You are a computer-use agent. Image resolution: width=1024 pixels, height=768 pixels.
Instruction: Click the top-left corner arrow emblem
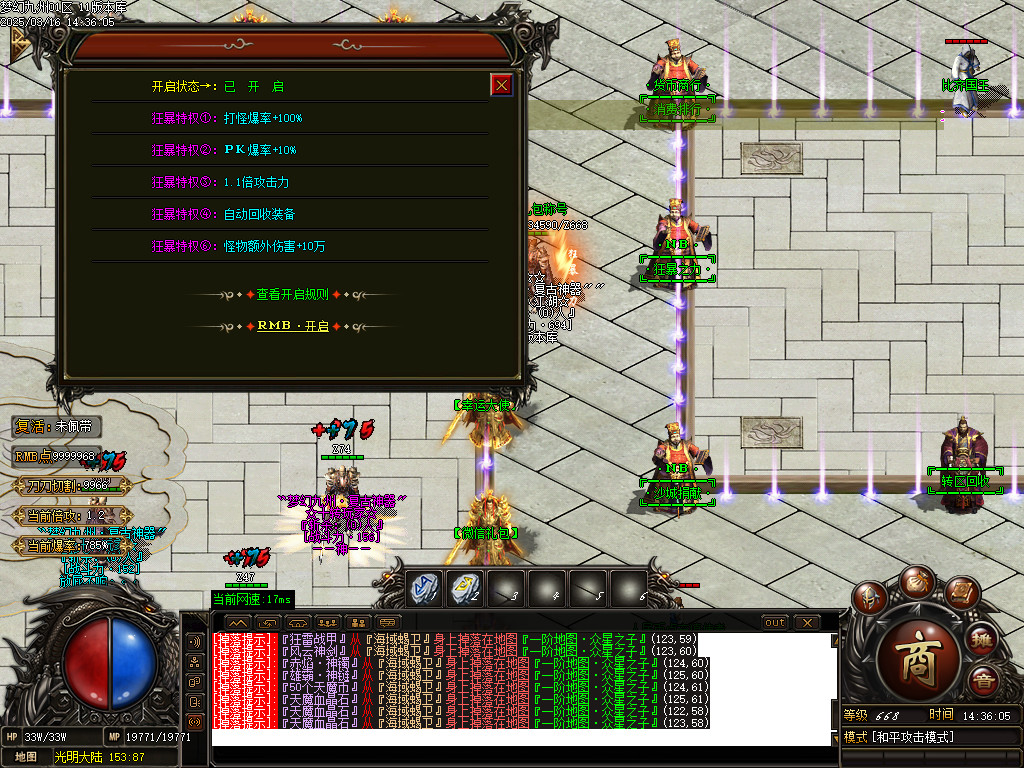click(20, 42)
